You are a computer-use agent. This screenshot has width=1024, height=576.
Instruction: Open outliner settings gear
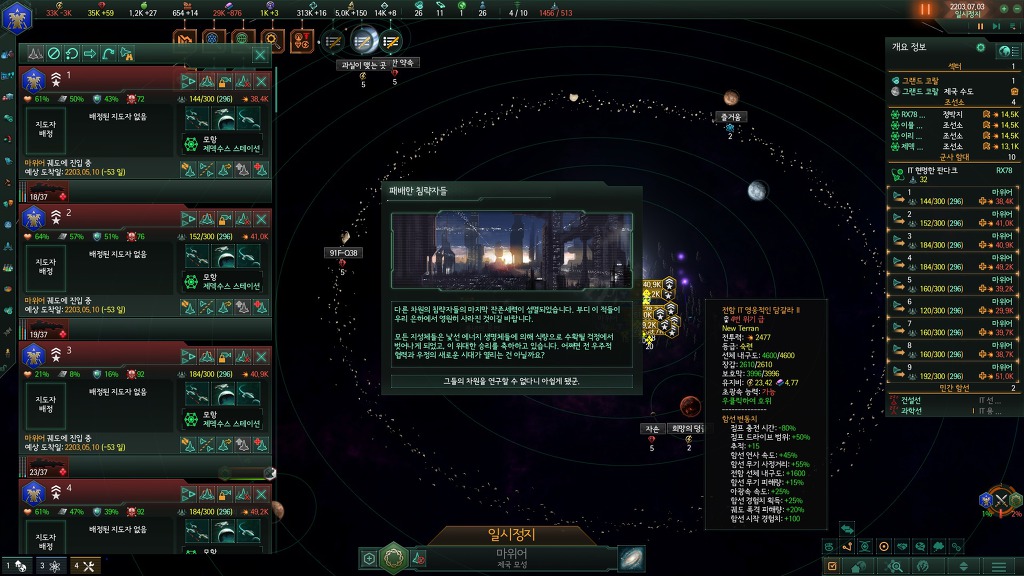(x=980, y=47)
